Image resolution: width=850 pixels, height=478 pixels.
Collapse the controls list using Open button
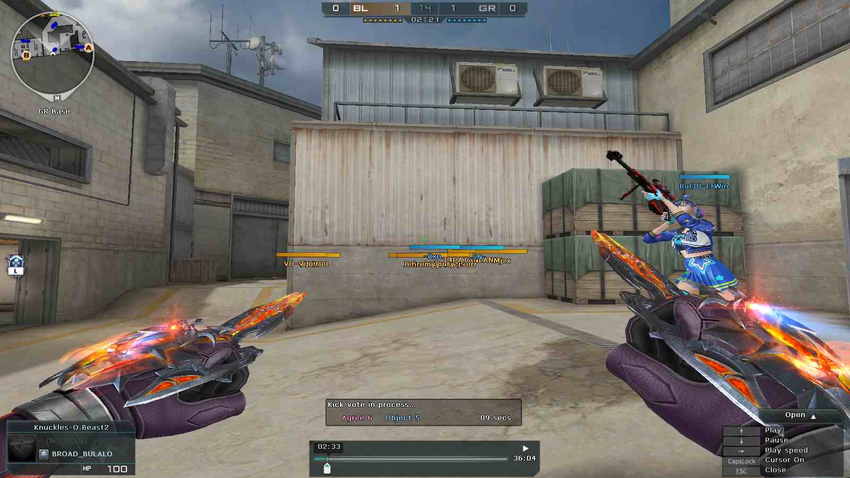point(799,415)
